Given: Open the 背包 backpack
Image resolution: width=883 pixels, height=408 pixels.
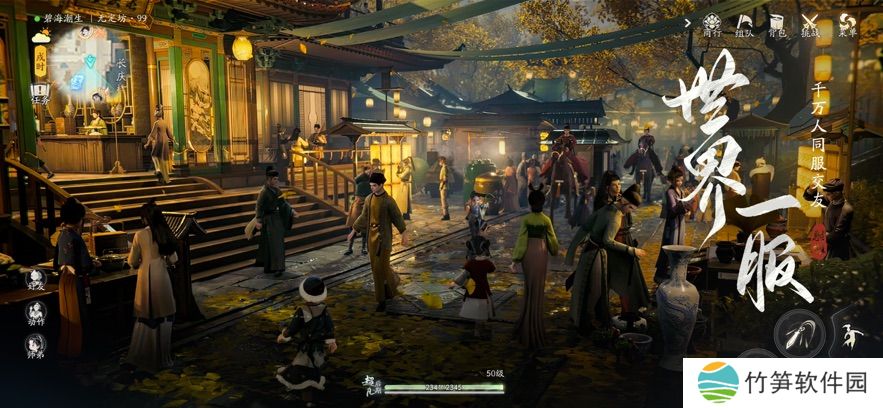Looking at the screenshot, I should point(777,23).
